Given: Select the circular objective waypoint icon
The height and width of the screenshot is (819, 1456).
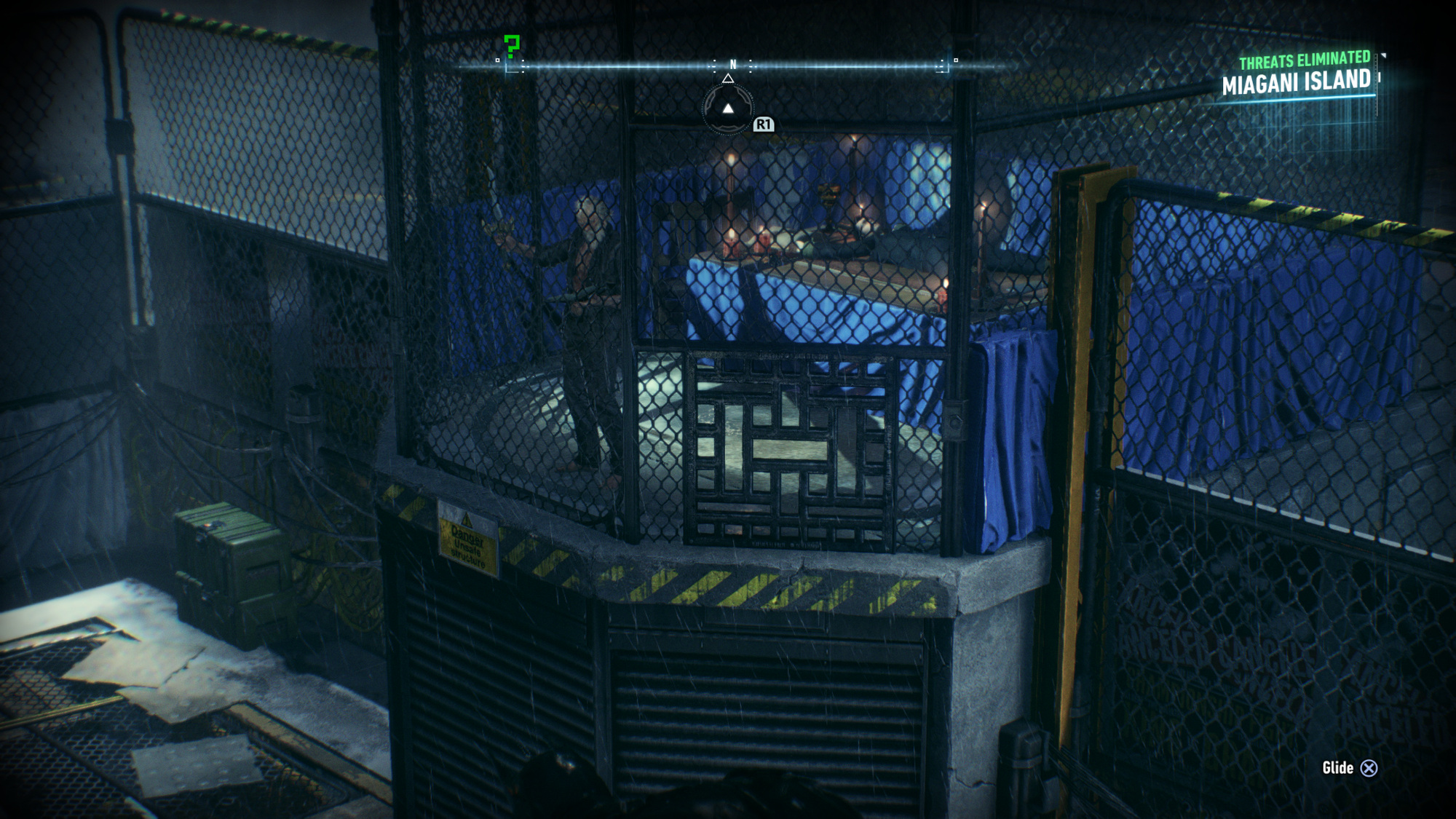Looking at the screenshot, I should pyautogui.click(x=727, y=108).
